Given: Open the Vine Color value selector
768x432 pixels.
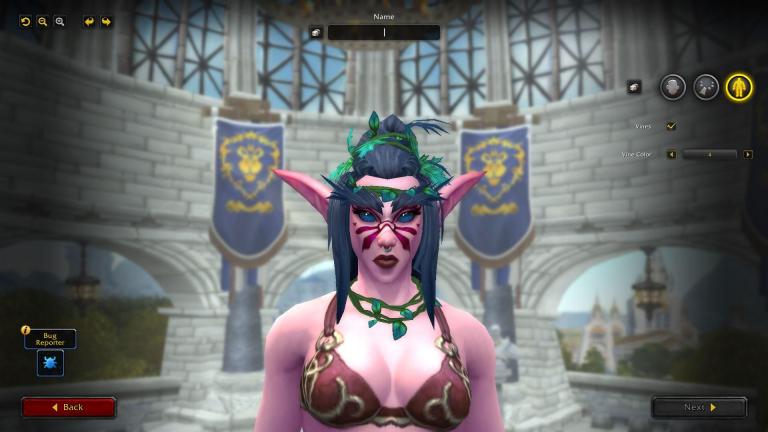Looking at the screenshot, I should 709,154.
